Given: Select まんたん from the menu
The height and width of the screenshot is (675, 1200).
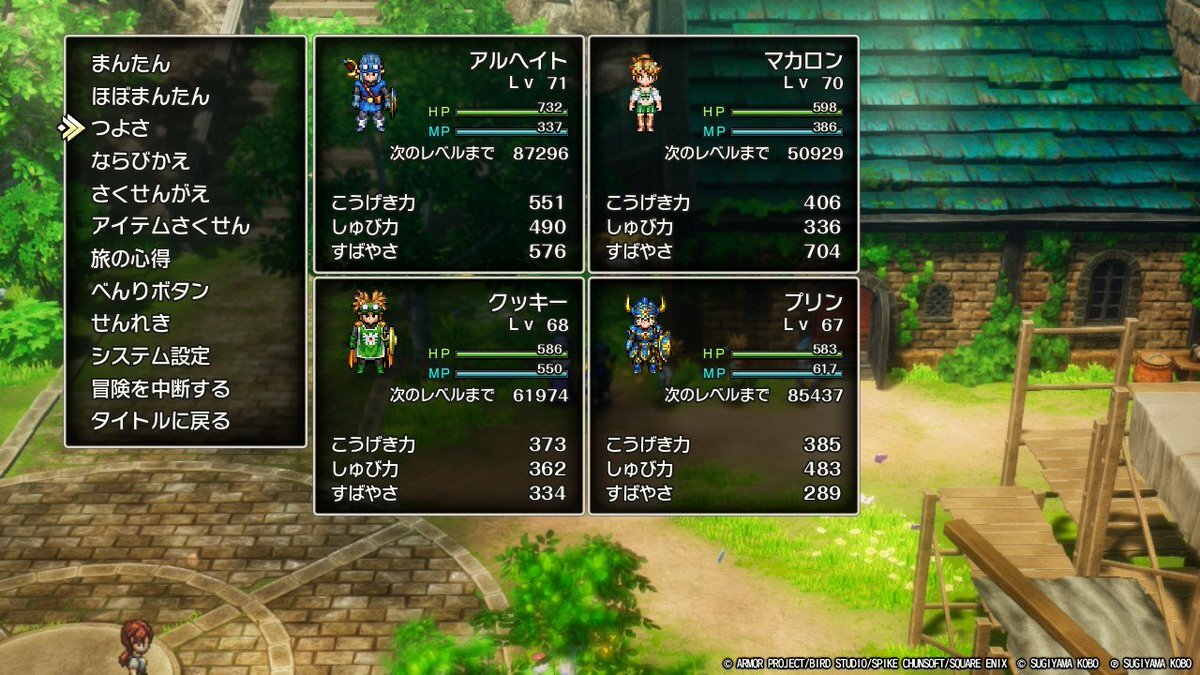Looking at the screenshot, I should (131, 64).
